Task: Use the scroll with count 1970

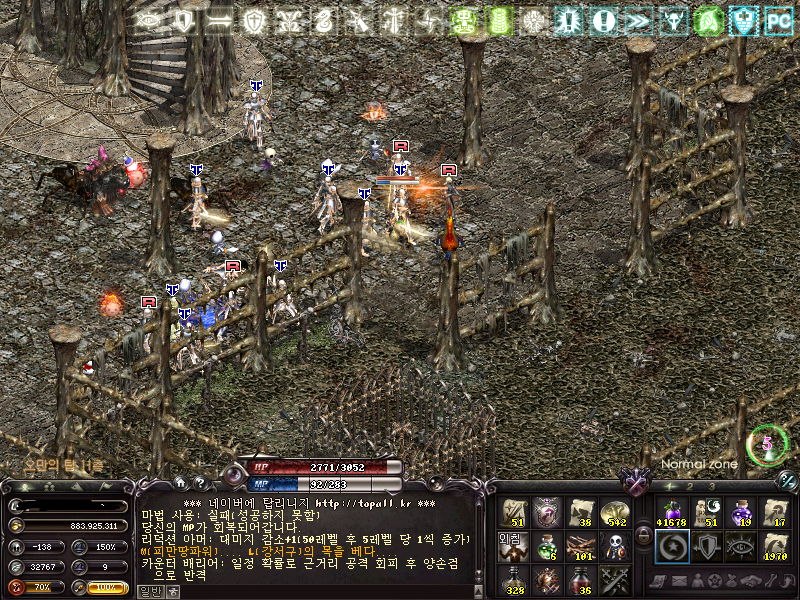Action: coord(775,546)
